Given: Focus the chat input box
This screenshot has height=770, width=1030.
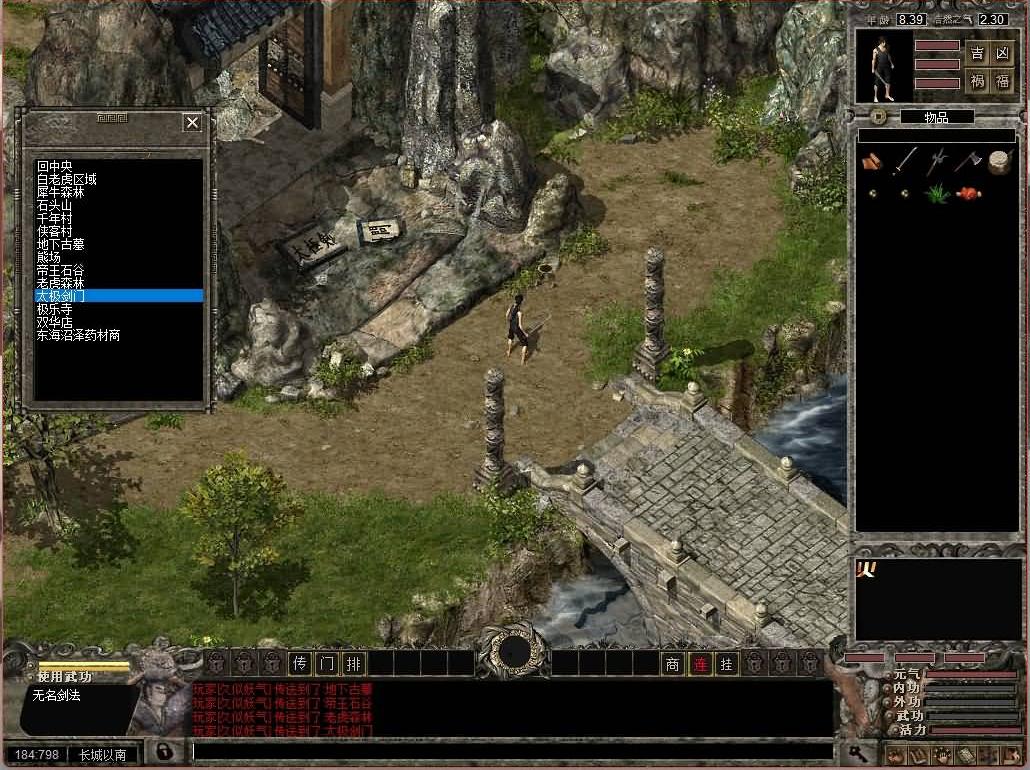Looking at the screenshot, I should 510,751.
